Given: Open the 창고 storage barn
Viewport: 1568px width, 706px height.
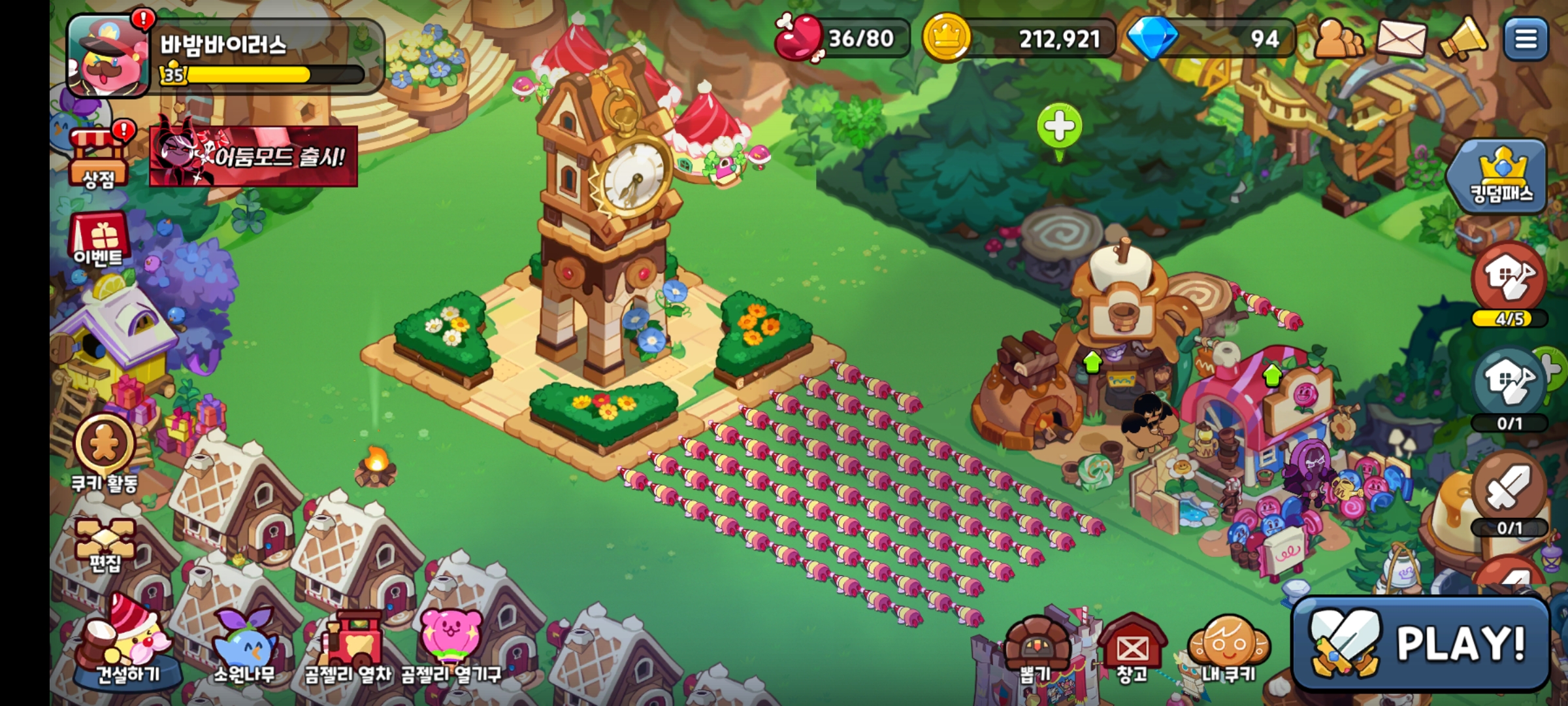Looking at the screenshot, I should click(1132, 648).
